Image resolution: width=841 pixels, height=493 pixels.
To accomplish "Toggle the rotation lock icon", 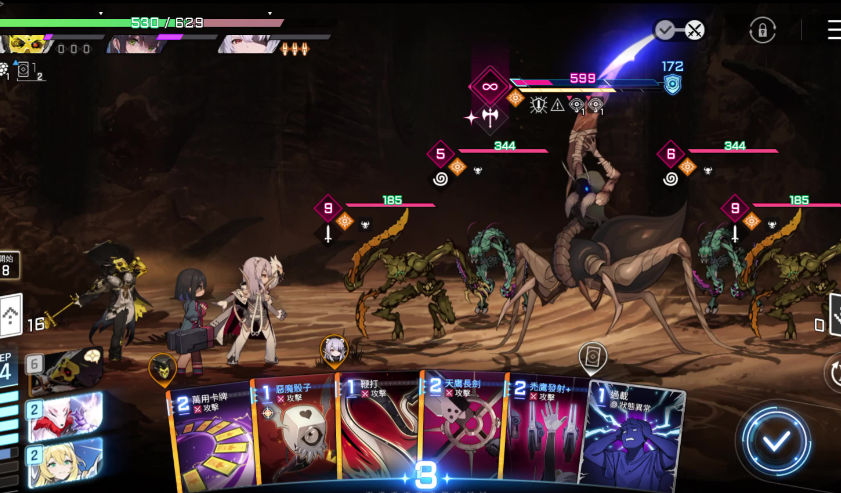I will [x=763, y=30].
